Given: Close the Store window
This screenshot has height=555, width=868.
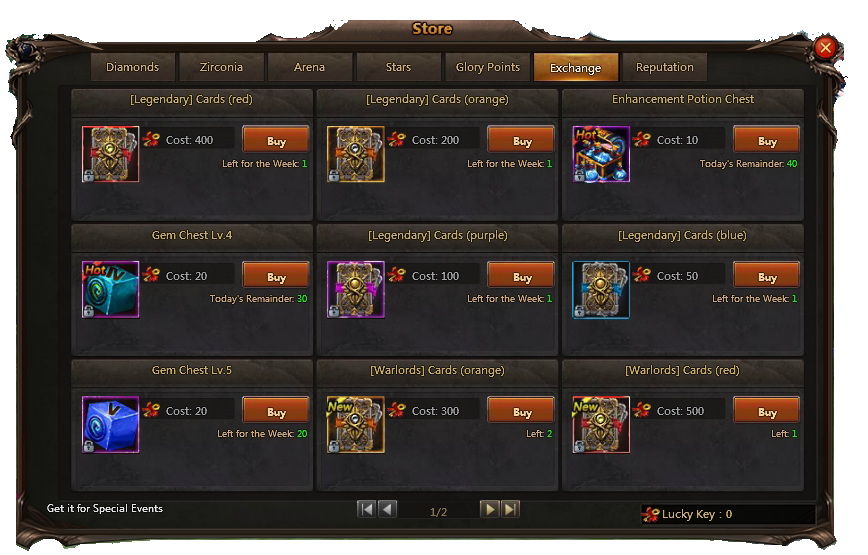Looking at the screenshot, I should coord(825,47).
